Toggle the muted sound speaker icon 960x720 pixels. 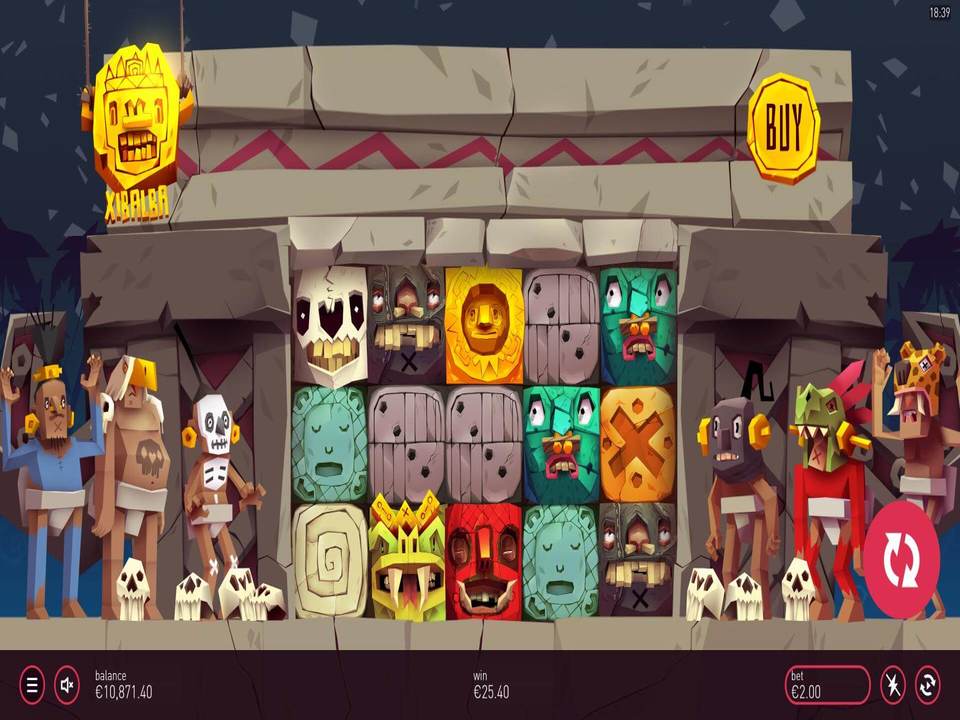pos(67,685)
